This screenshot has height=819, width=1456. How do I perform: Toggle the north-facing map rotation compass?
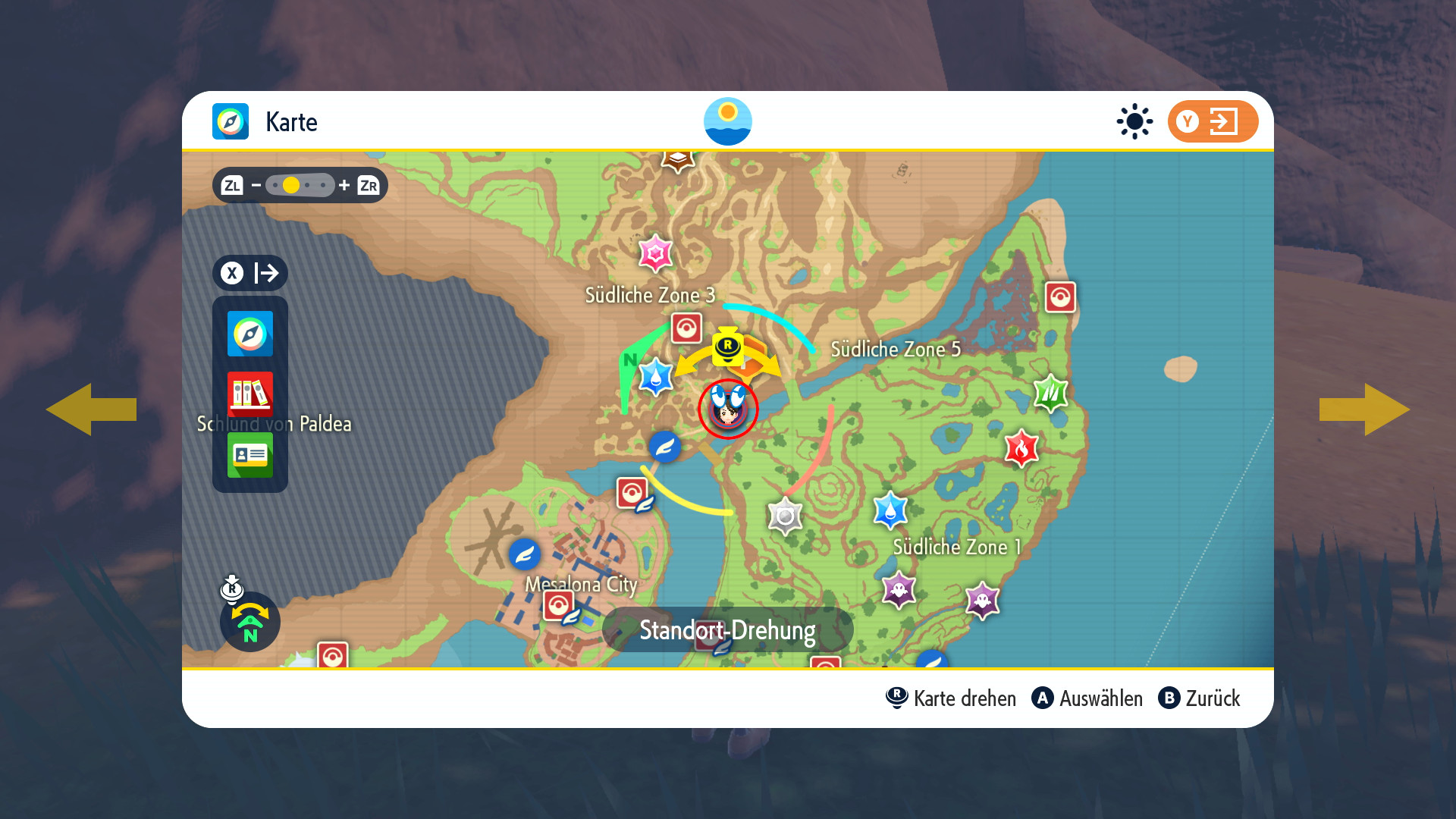click(250, 622)
